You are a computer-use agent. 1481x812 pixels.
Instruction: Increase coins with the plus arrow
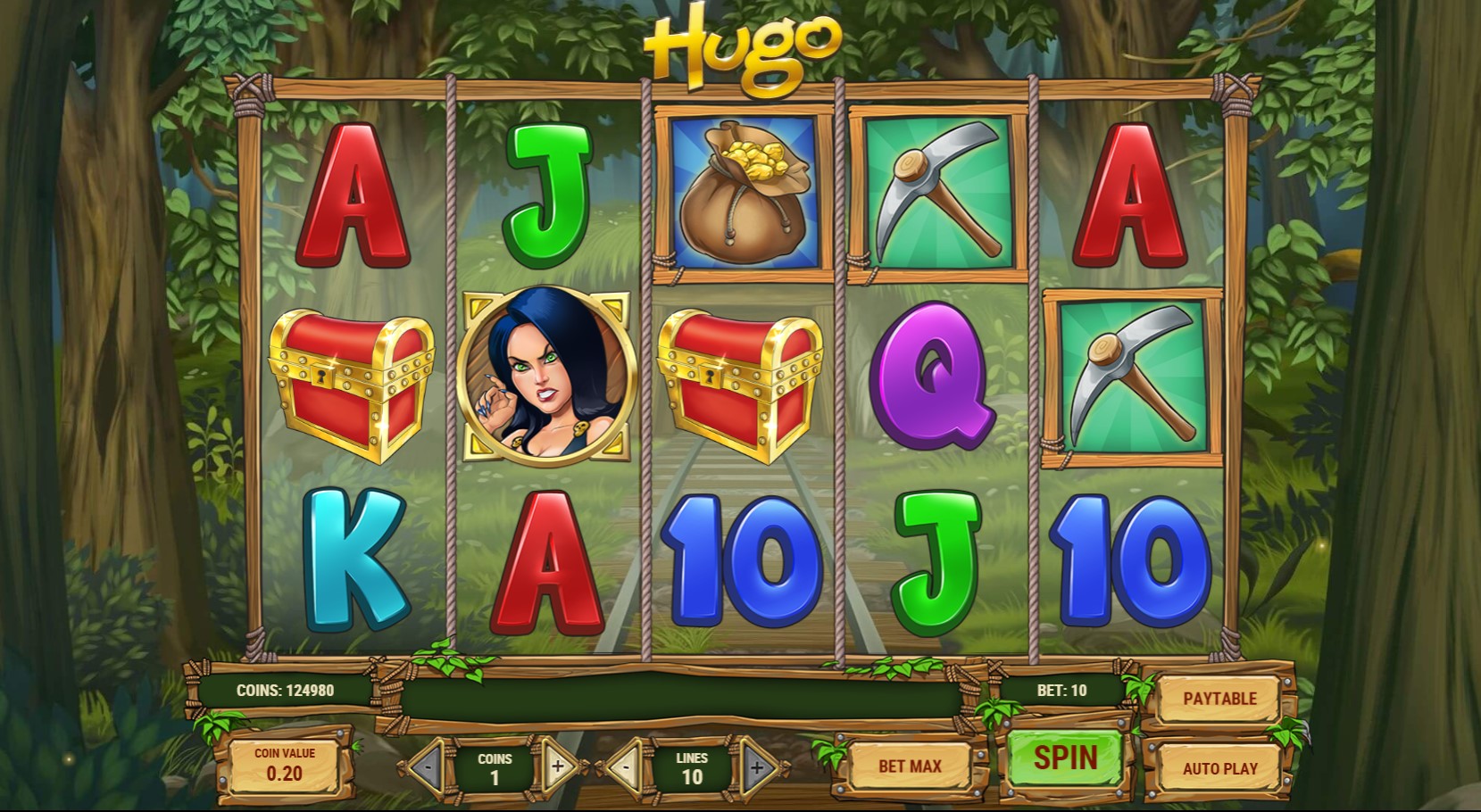click(x=559, y=766)
